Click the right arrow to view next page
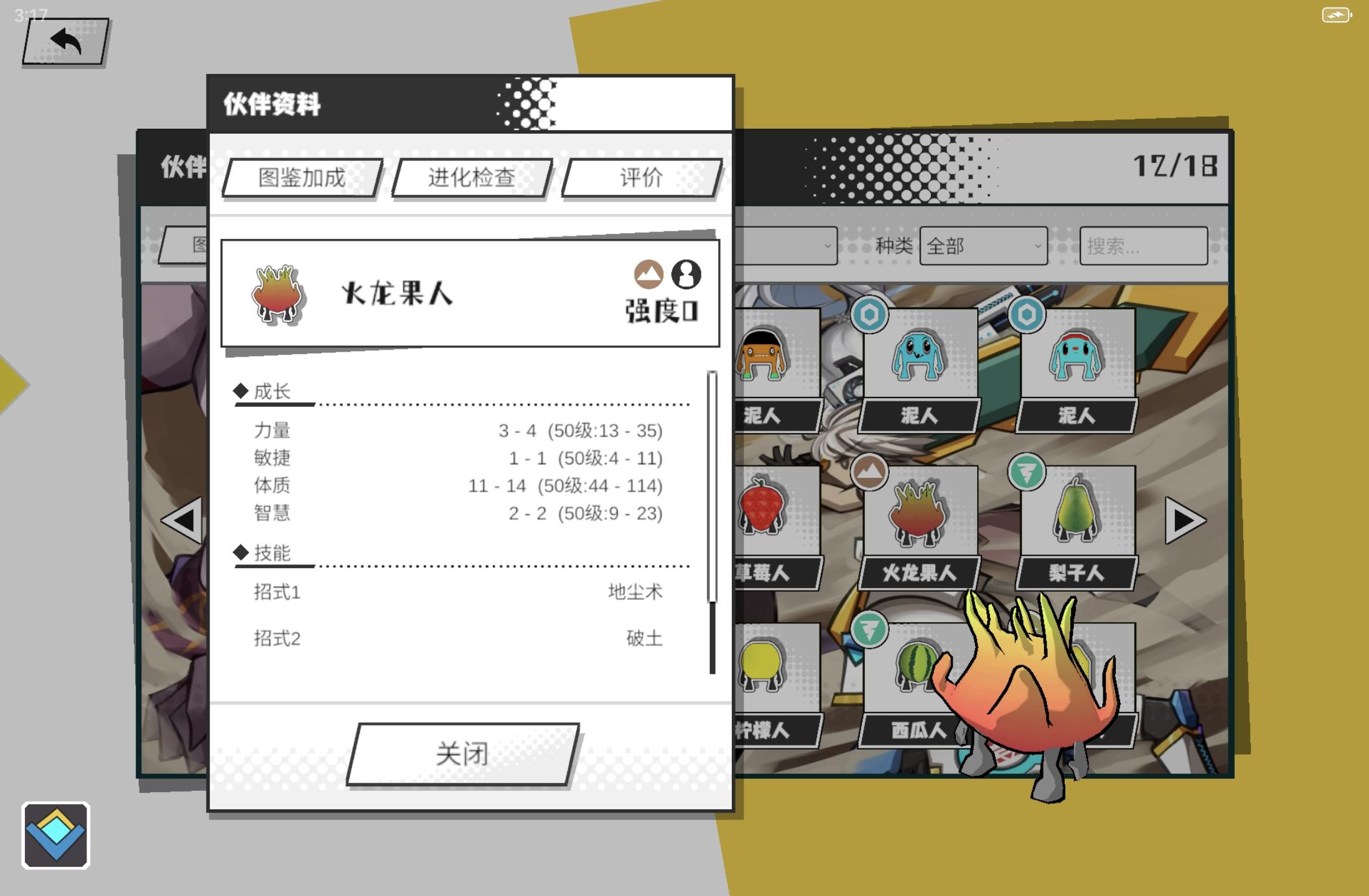Viewport: 1369px width, 896px height. point(1183,521)
